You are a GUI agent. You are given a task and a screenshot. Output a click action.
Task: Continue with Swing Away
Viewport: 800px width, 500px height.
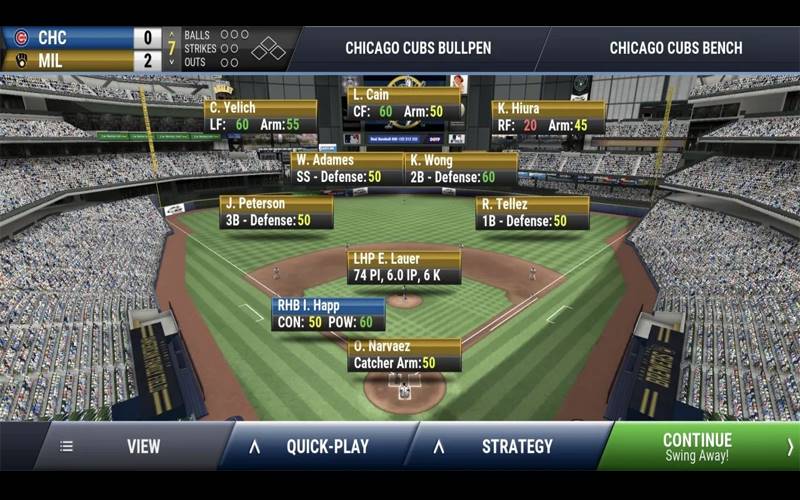click(x=698, y=447)
